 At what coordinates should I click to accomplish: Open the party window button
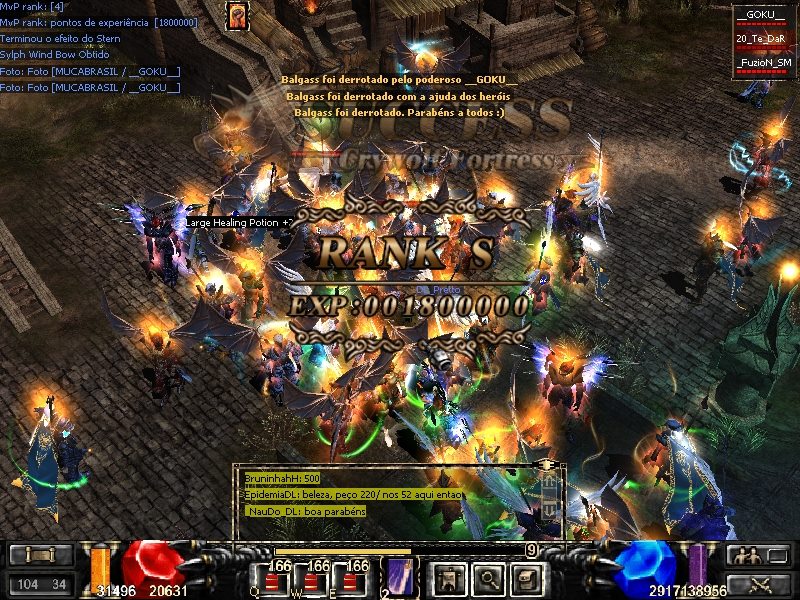(x=756, y=555)
